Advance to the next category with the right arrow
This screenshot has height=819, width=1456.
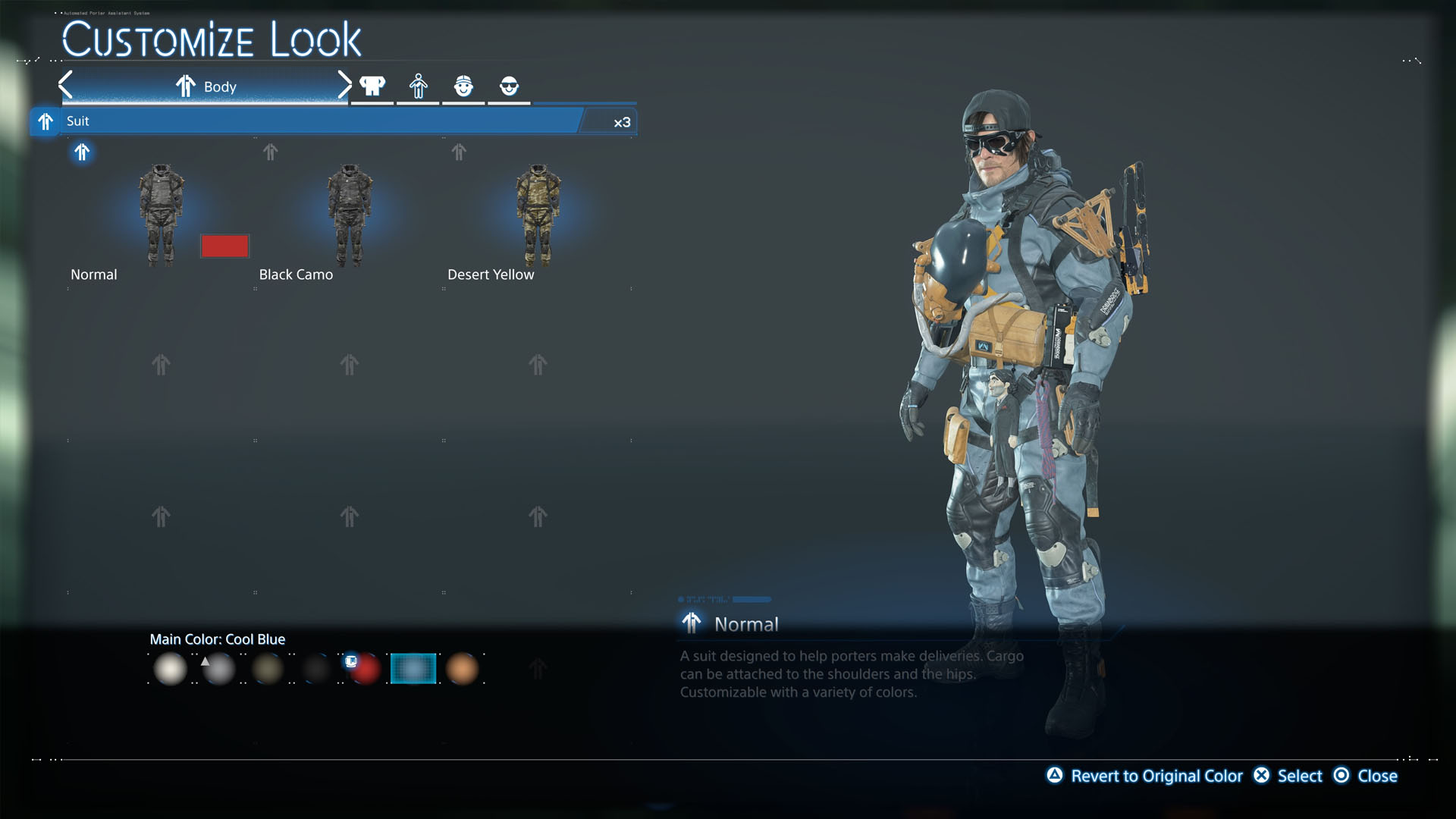[x=344, y=85]
